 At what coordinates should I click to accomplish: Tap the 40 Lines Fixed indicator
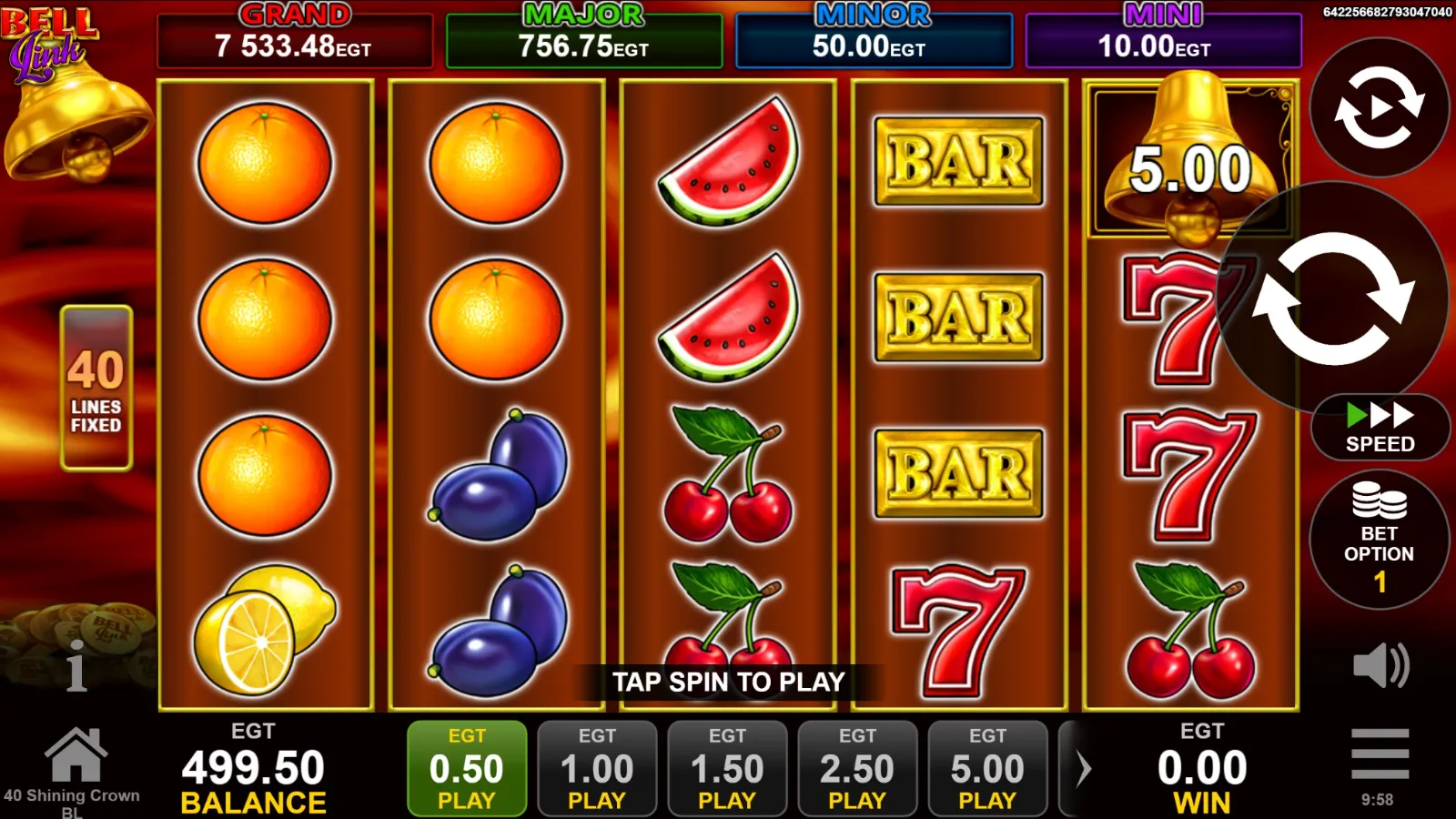[x=96, y=388]
